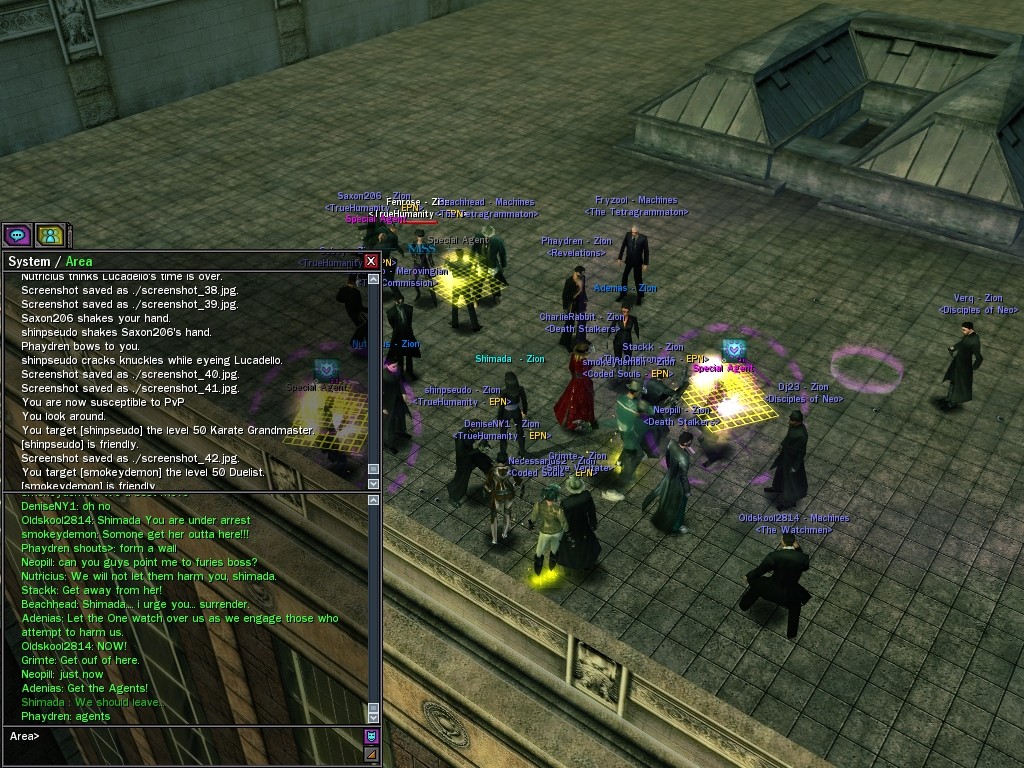This screenshot has width=1024, height=768.
Task: Click the system log scroll-up arrow
Action: click(374, 278)
